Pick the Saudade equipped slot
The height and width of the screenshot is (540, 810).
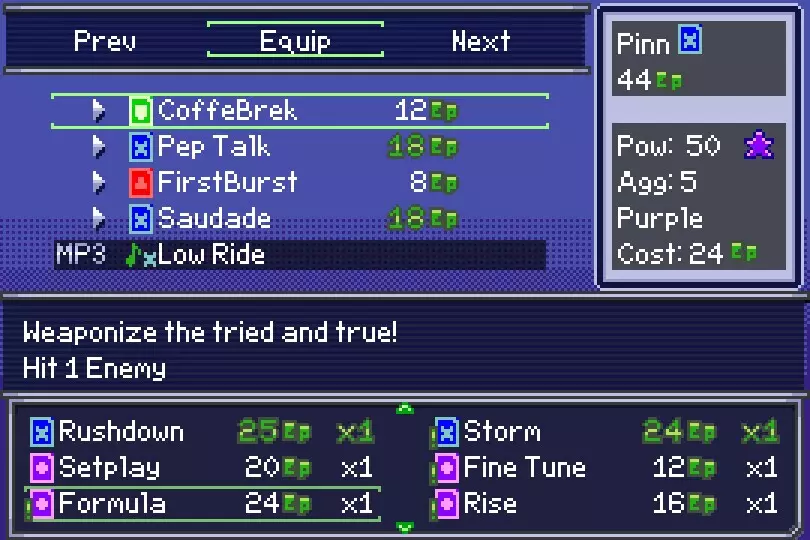point(299,218)
